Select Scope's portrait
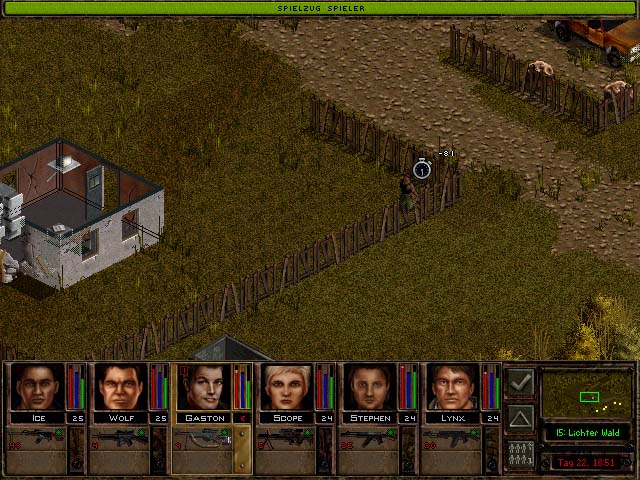This screenshot has height=480, width=640. (288, 387)
